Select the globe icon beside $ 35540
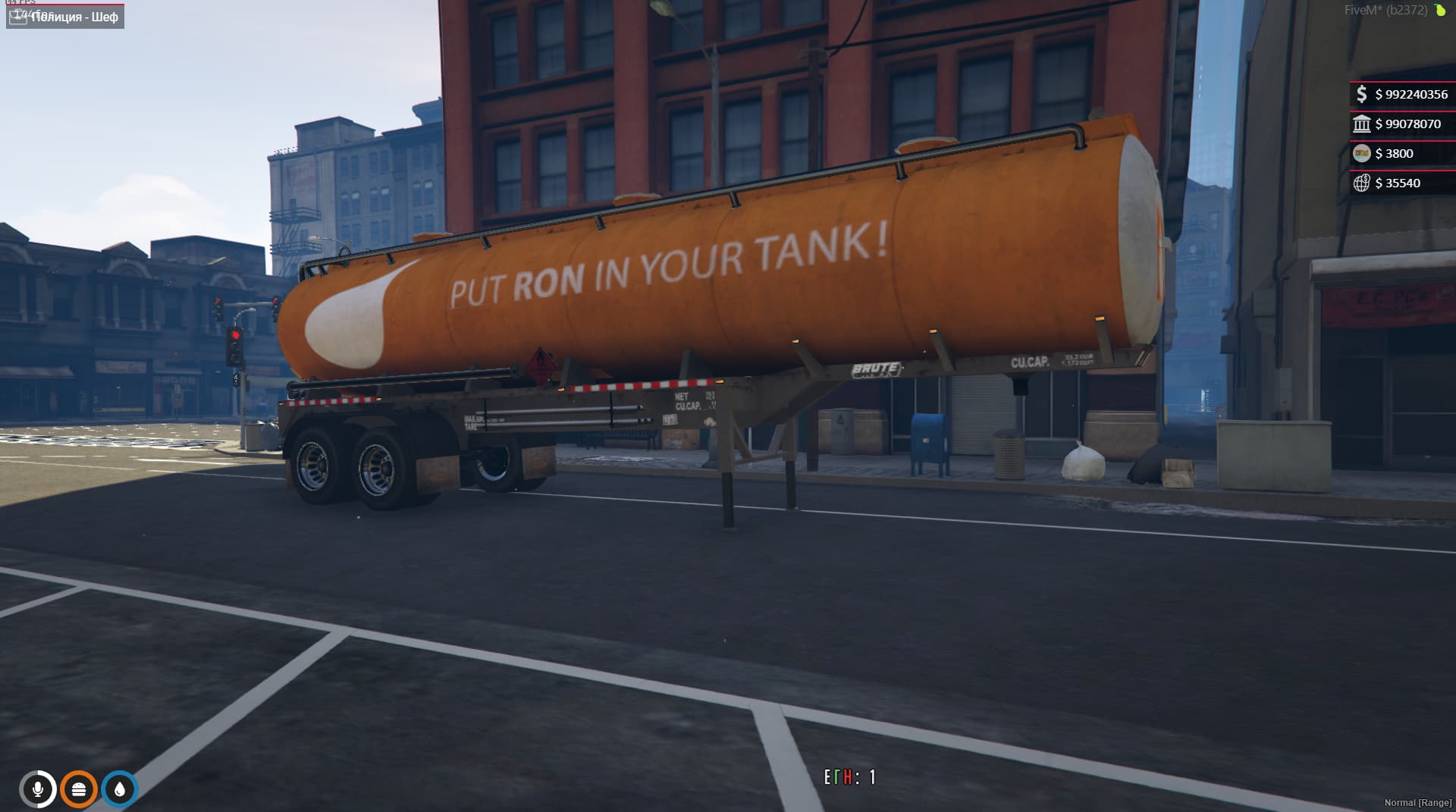The image size is (1456, 812). pyautogui.click(x=1361, y=183)
